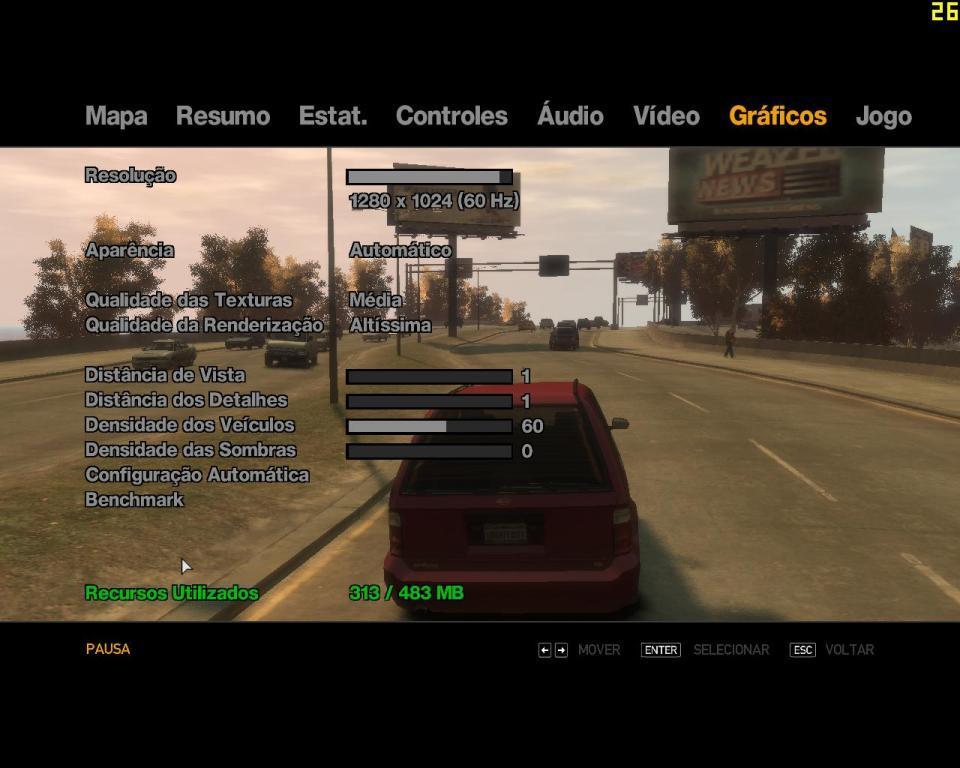Switch to the Áudio settings tab

pyautogui.click(x=570, y=116)
